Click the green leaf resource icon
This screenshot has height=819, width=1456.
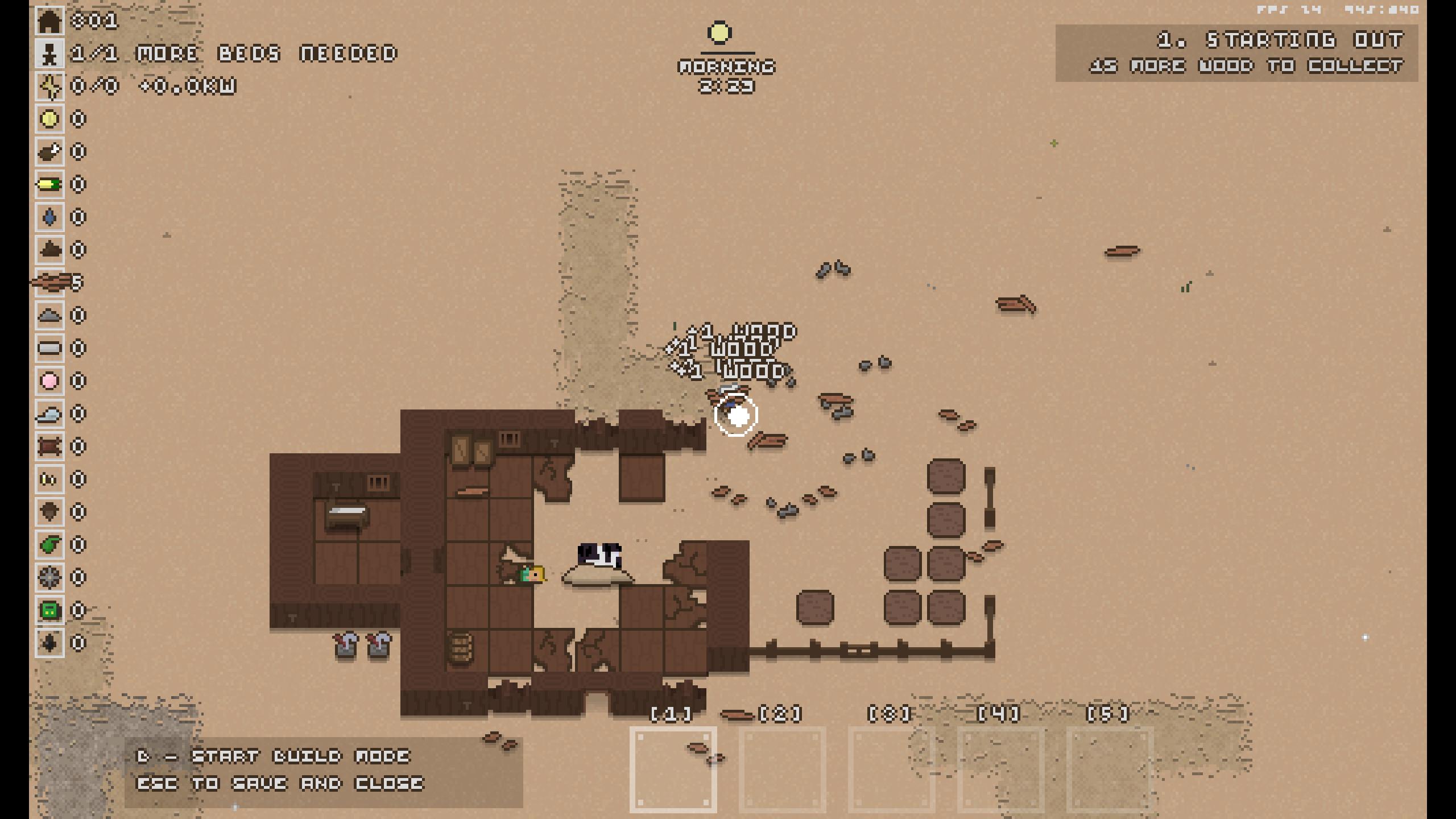49,545
